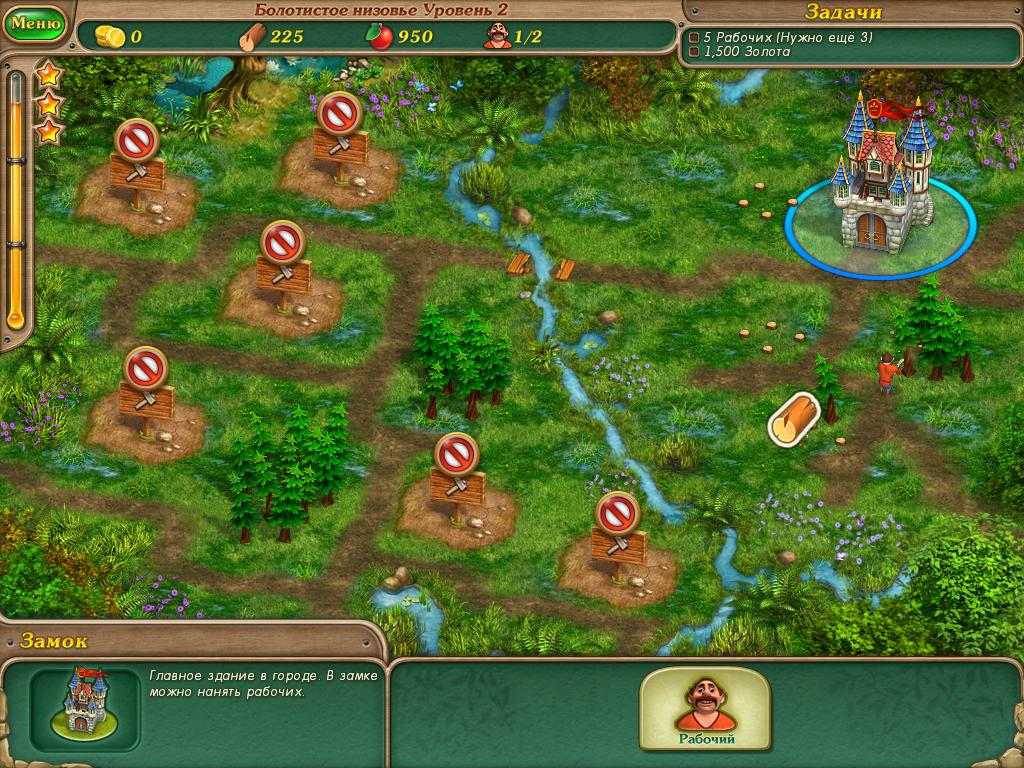
Task: Collect the floating wood log icon
Action: 794,419
